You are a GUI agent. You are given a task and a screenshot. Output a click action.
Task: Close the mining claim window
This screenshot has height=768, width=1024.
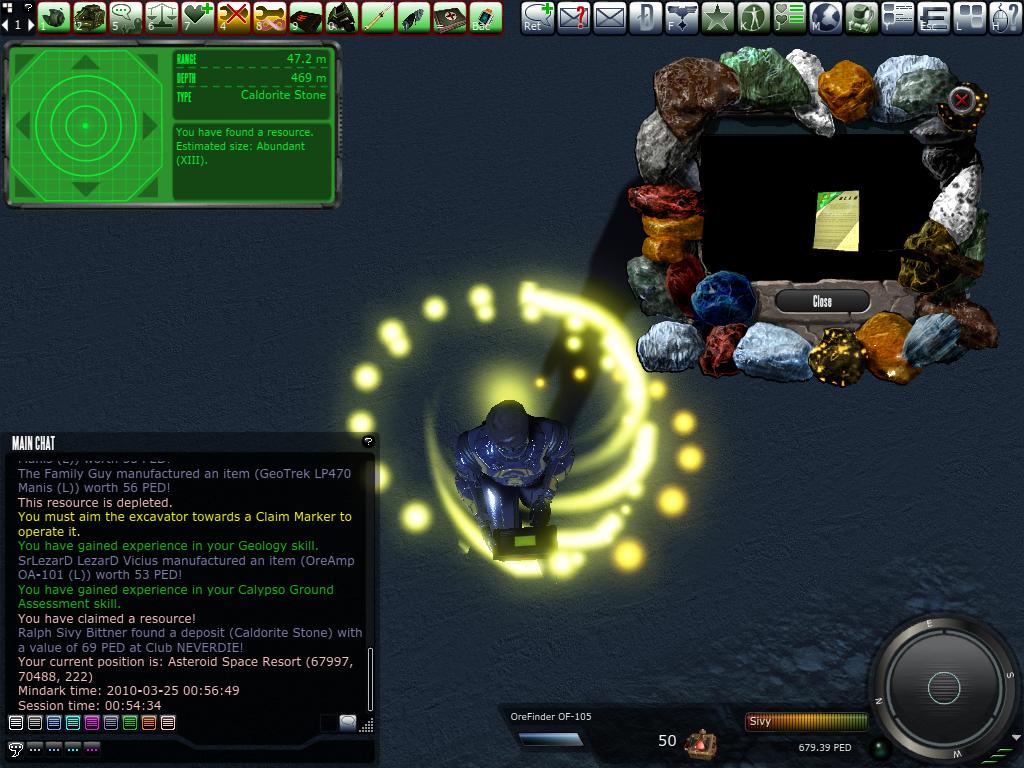point(822,301)
